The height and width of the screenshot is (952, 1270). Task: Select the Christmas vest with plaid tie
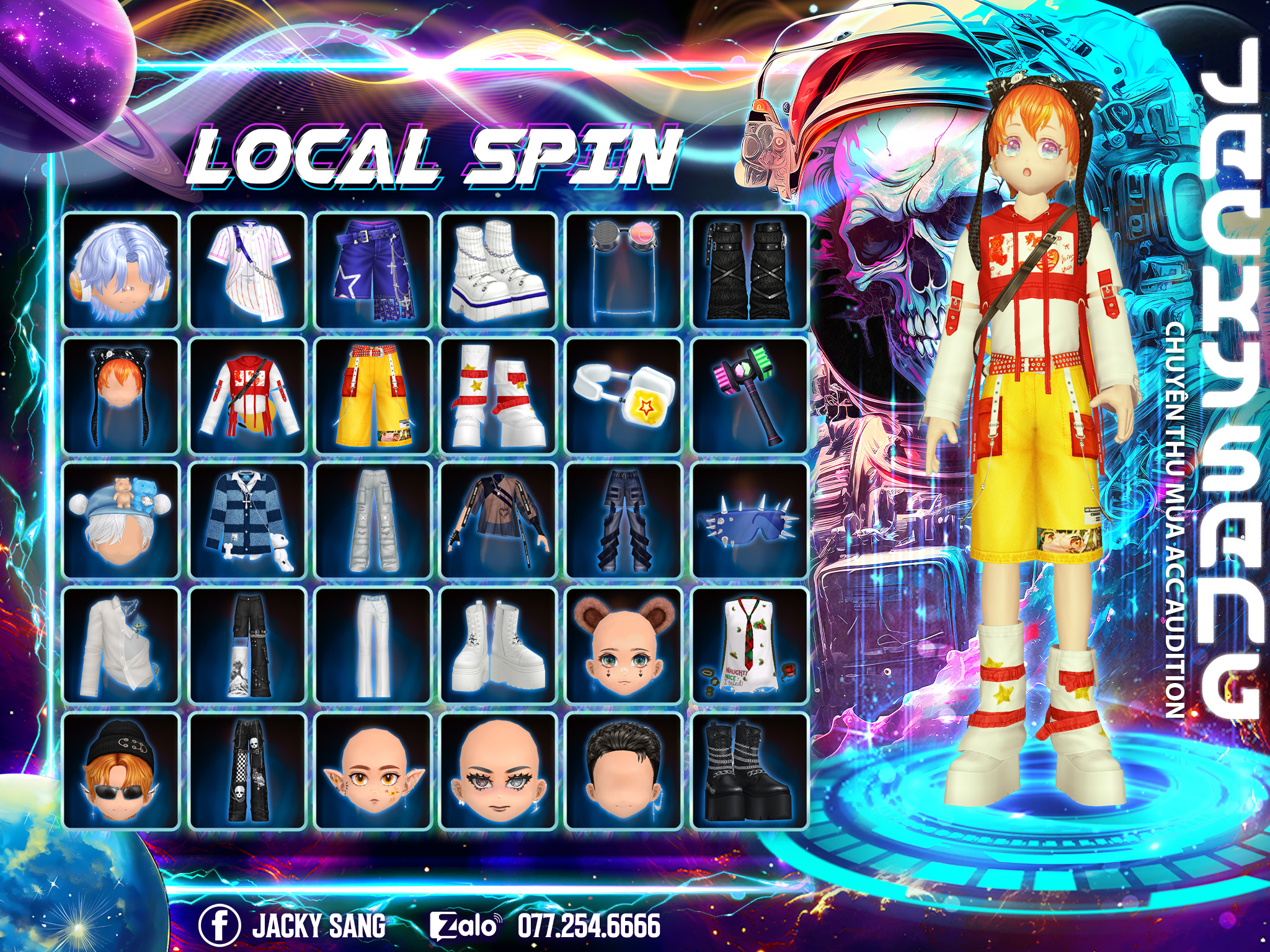[x=750, y=646]
